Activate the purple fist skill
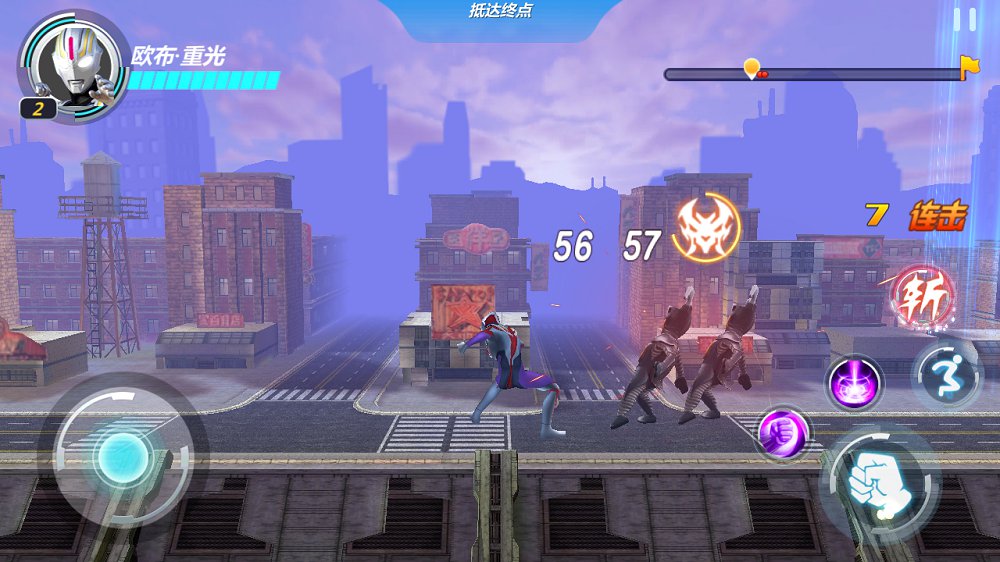 (x=781, y=433)
